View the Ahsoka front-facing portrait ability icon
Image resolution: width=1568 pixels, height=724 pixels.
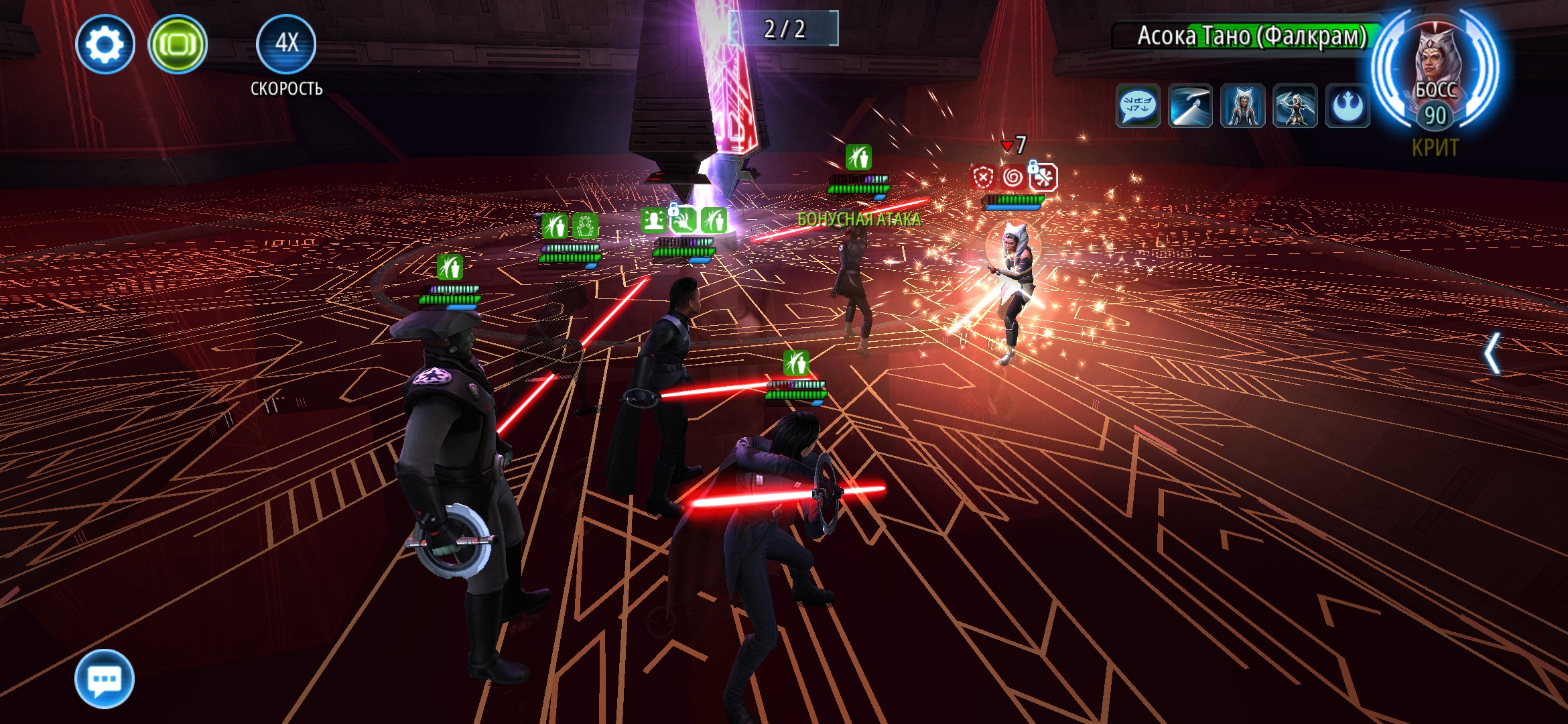coord(1242,106)
